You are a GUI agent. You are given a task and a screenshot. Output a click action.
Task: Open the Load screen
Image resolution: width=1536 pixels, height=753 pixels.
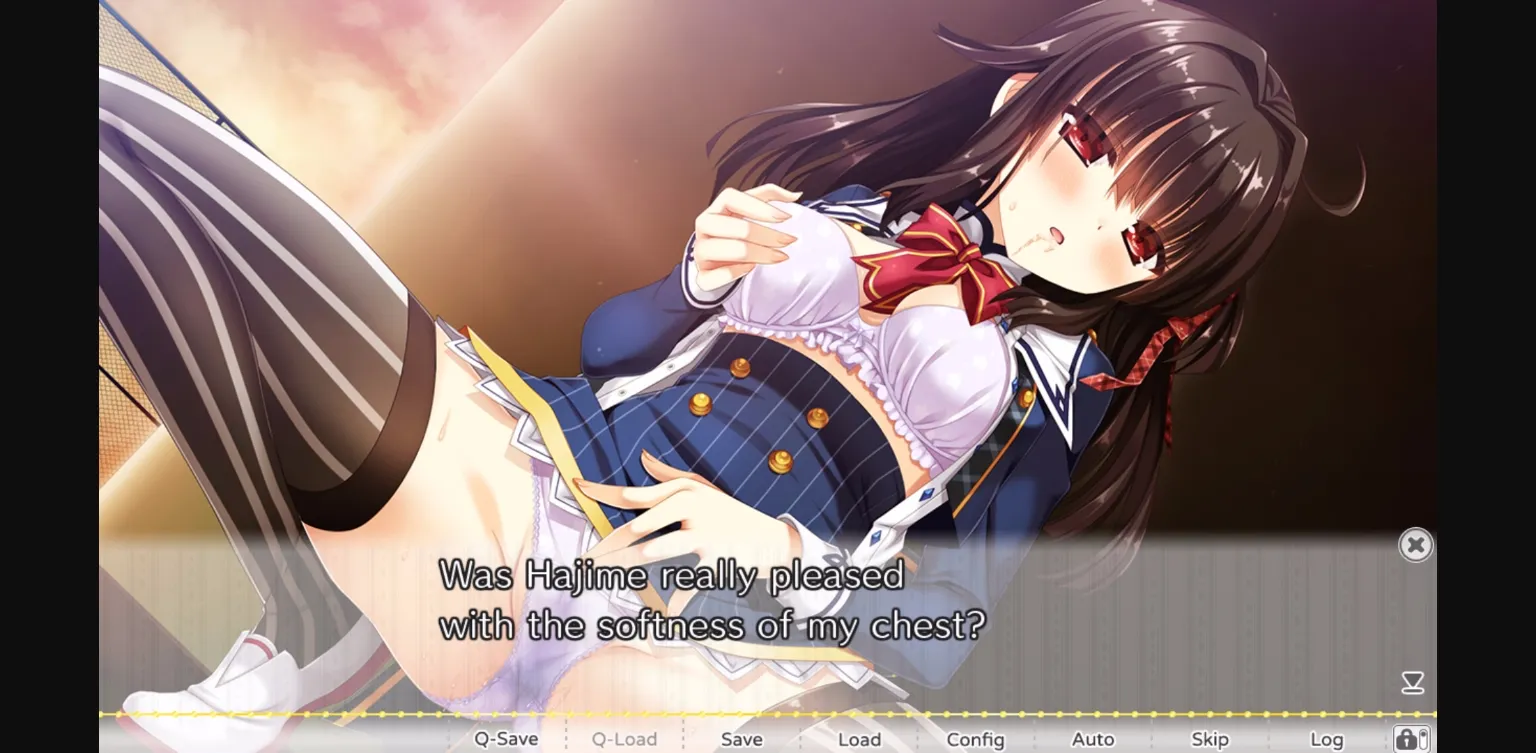click(858, 739)
